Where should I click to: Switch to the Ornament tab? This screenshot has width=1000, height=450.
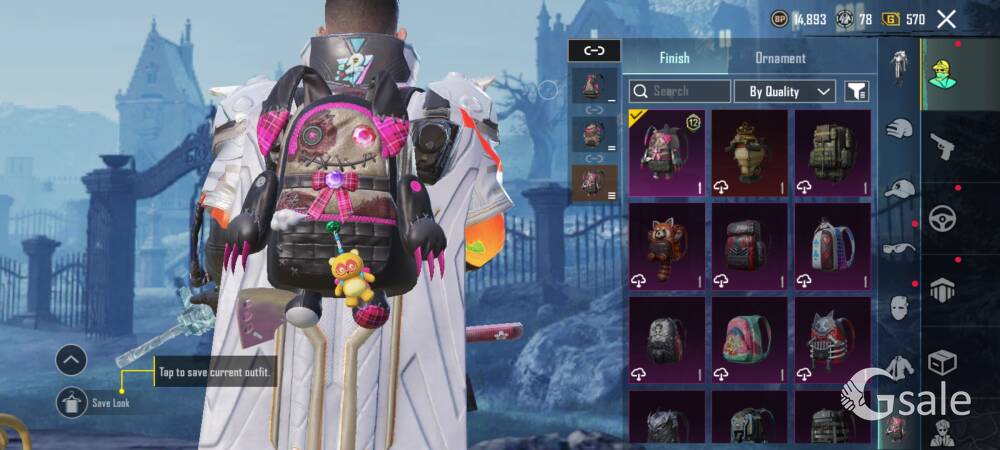pyautogui.click(x=780, y=58)
